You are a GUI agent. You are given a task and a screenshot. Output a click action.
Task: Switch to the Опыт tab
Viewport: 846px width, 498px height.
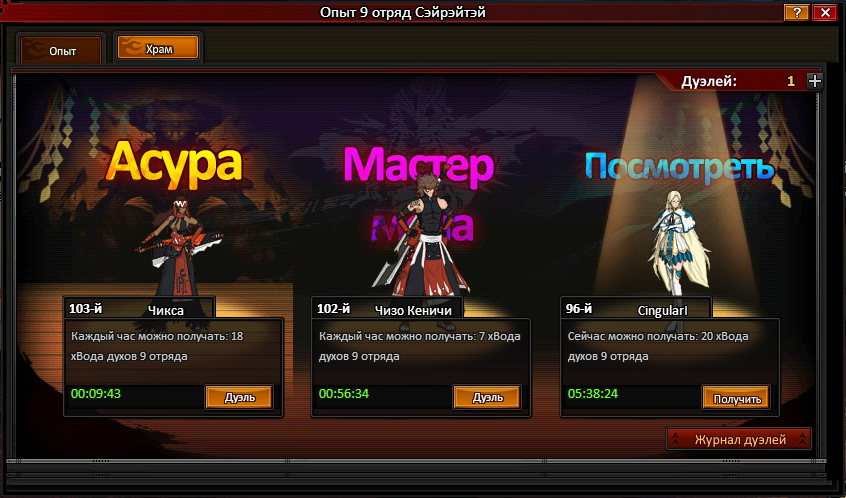pos(62,50)
